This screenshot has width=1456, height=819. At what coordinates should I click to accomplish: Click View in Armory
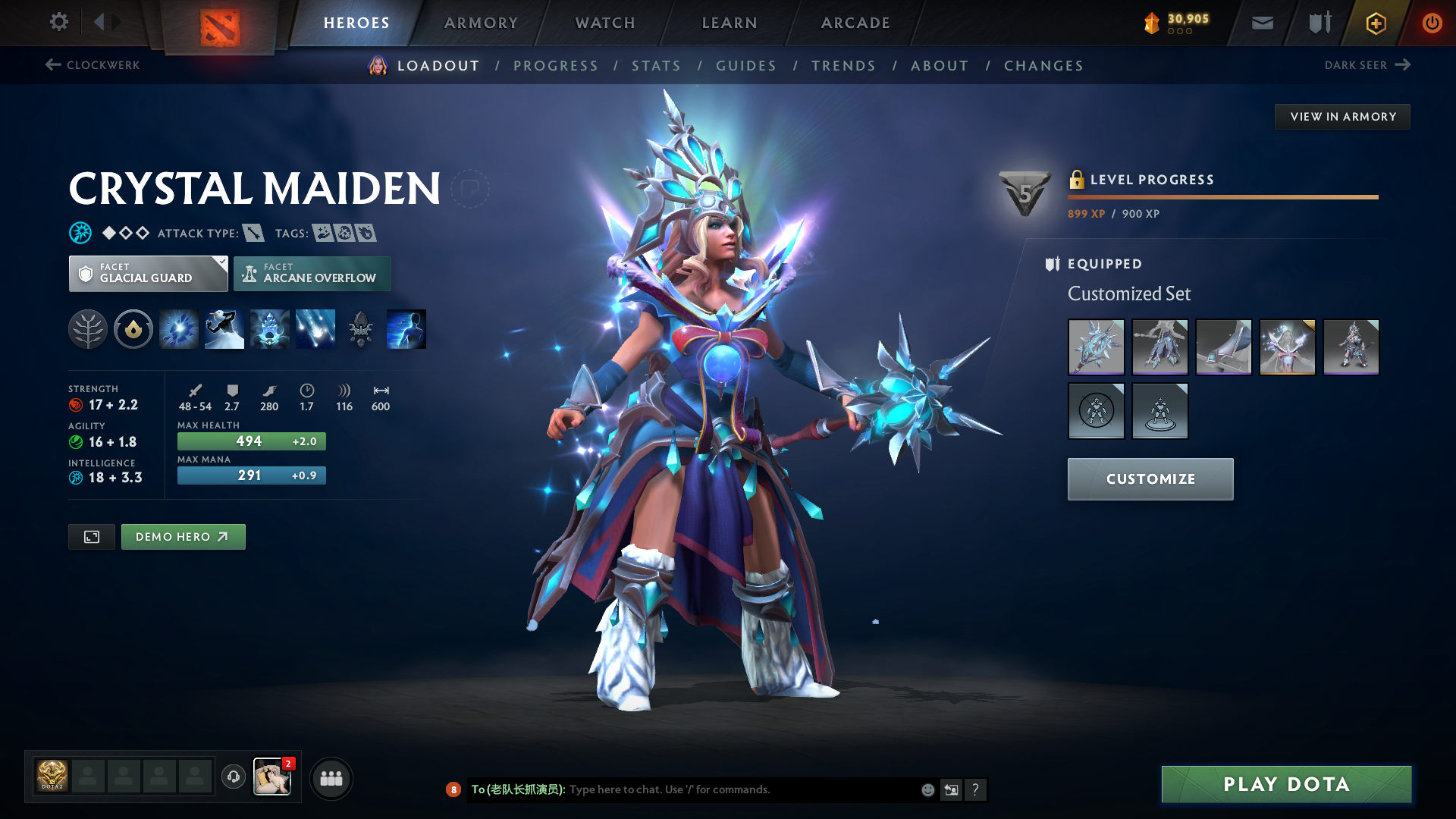[1342, 117]
